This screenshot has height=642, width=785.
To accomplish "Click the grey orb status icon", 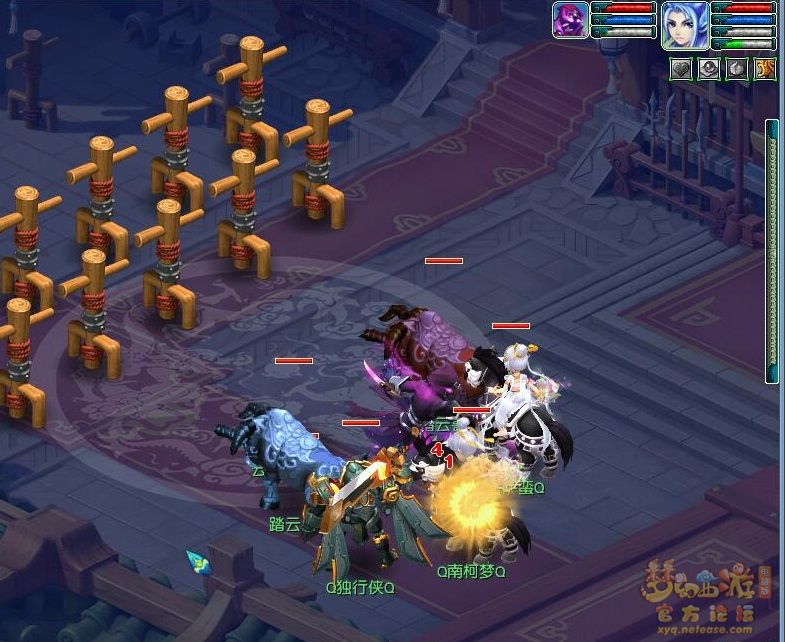I will [x=708, y=69].
